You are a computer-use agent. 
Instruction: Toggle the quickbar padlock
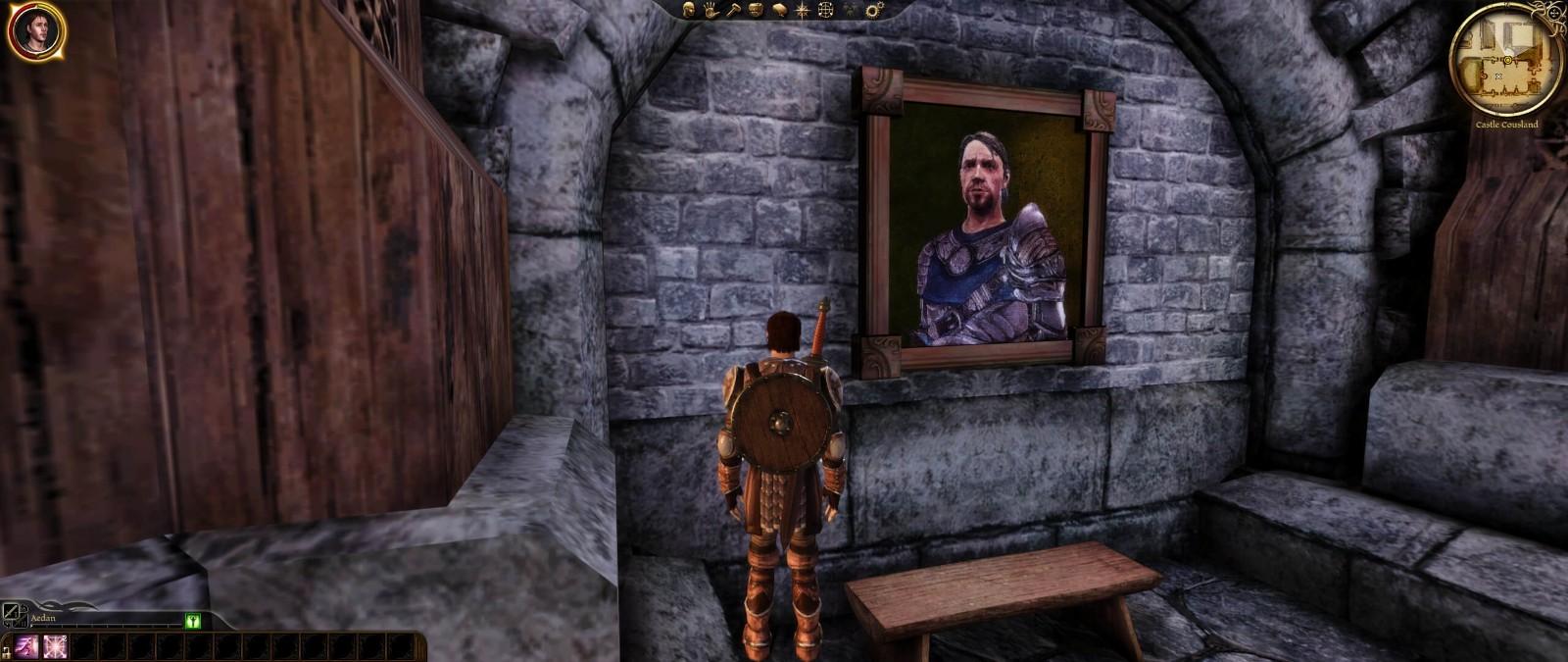click(x=5, y=651)
